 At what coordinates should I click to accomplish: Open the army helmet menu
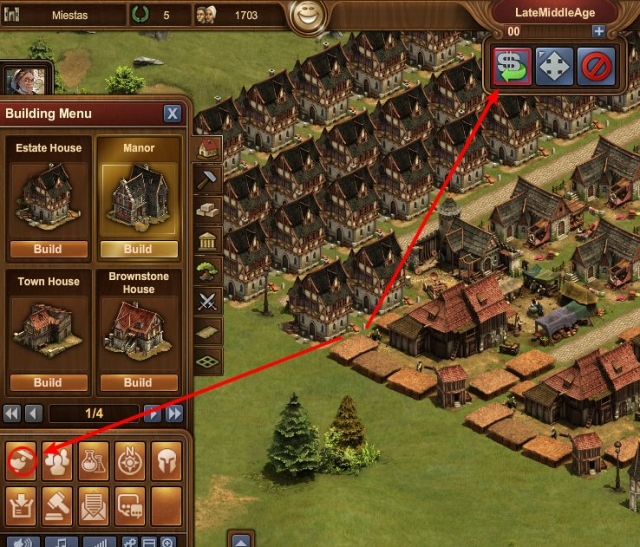click(x=166, y=459)
